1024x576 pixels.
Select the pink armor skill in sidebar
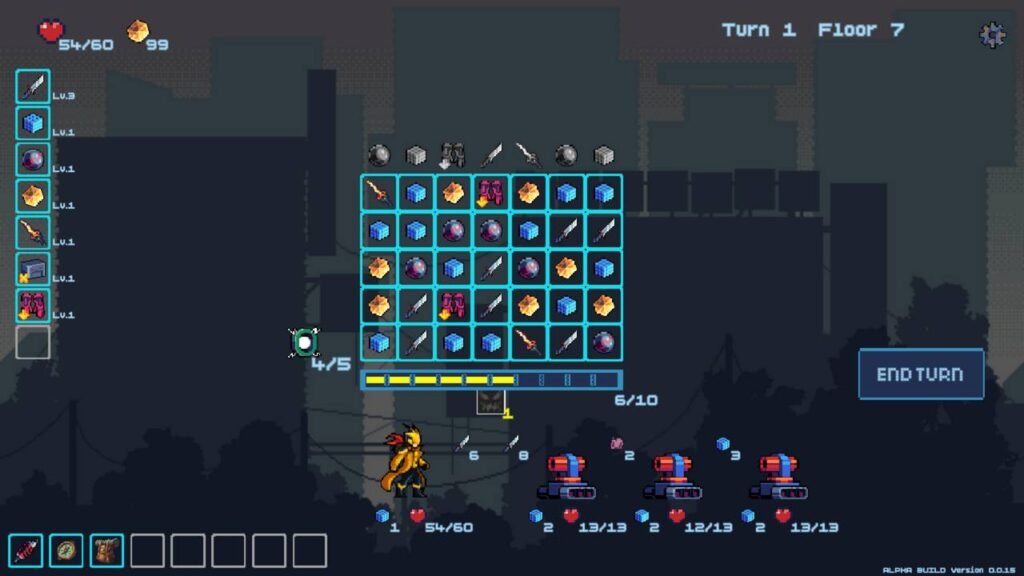pyautogui.click(x=33, y=305)
